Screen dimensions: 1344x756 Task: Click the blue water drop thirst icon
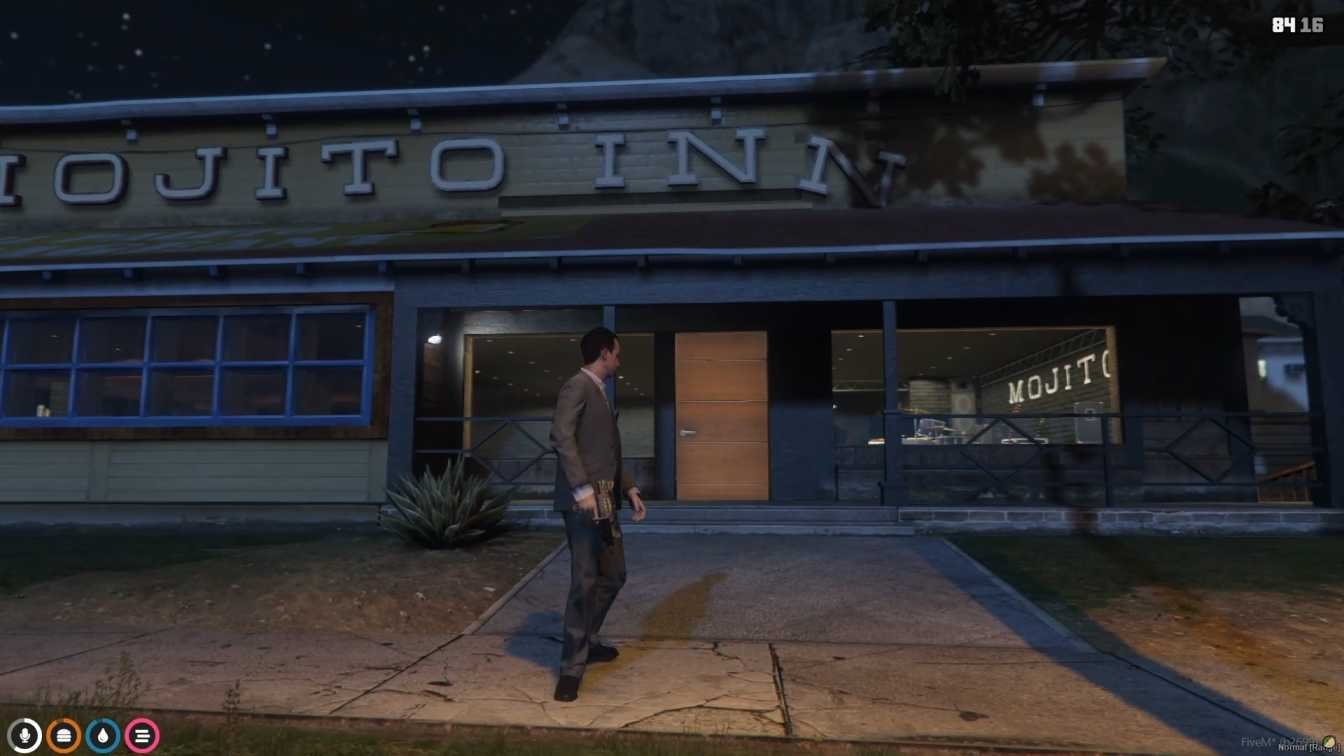click(102, 736)
